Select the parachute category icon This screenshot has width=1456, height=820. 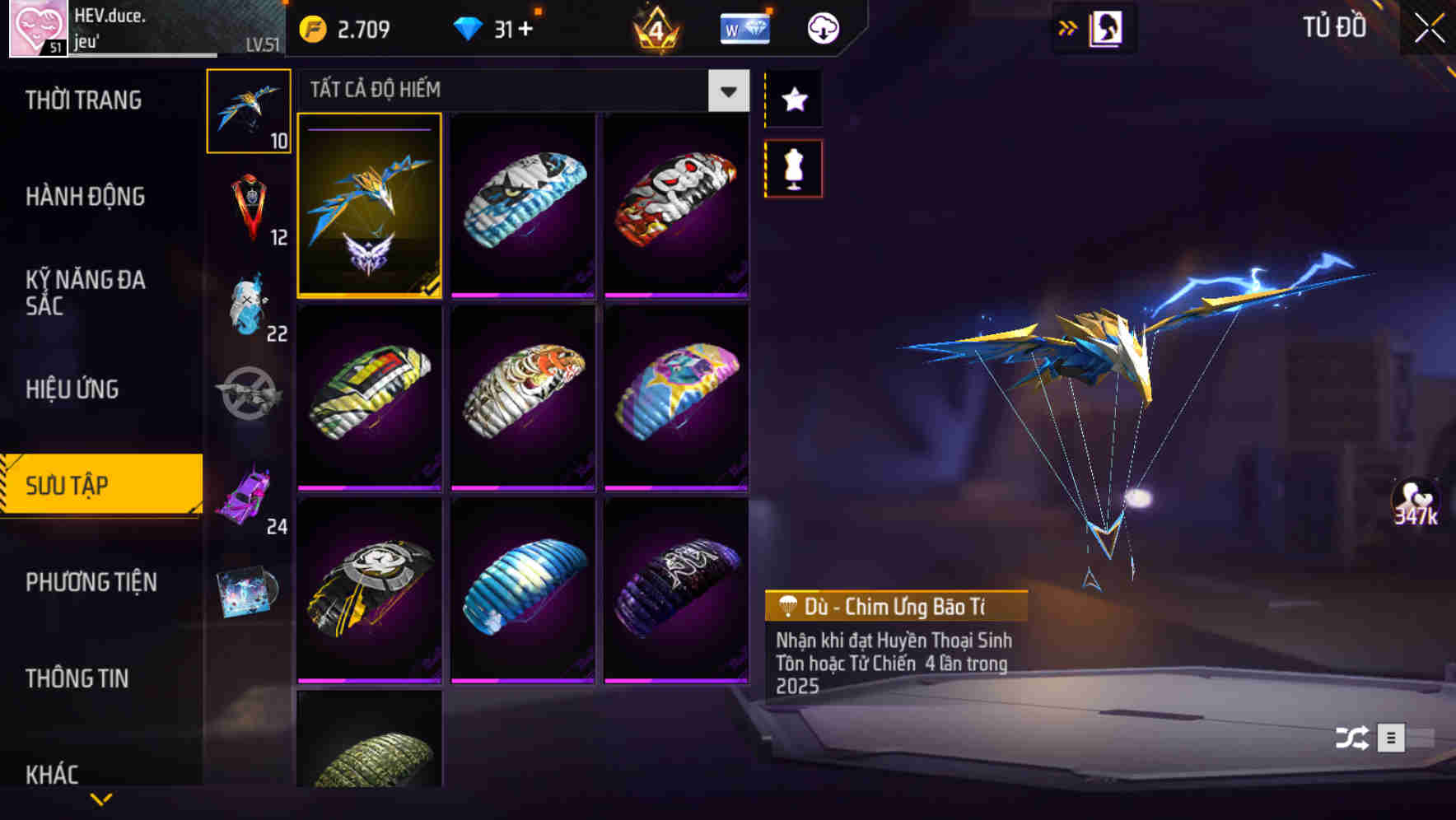click(250, 111)
